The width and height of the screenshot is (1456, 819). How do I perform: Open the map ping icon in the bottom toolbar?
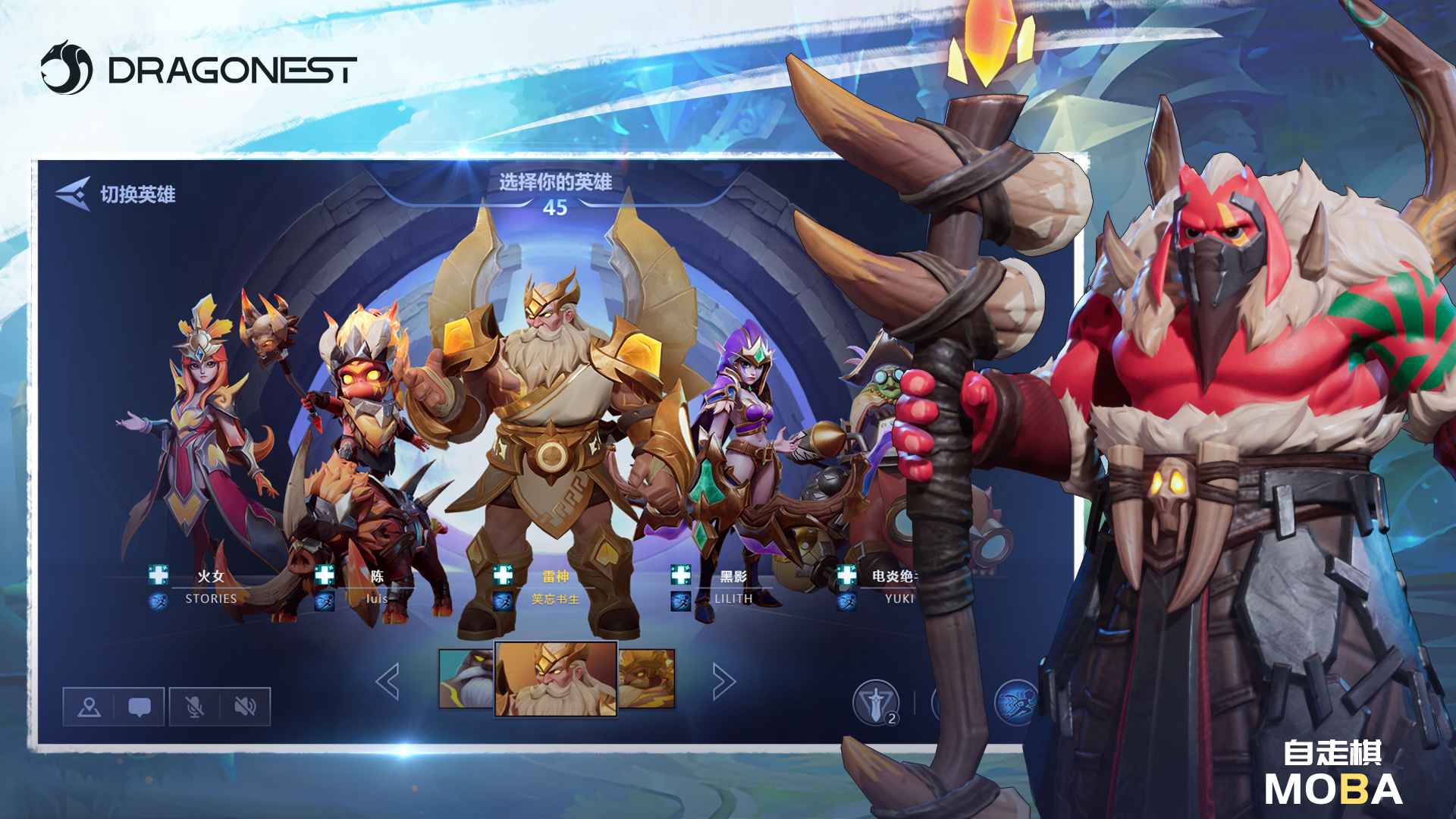click(x=89, y=706)
